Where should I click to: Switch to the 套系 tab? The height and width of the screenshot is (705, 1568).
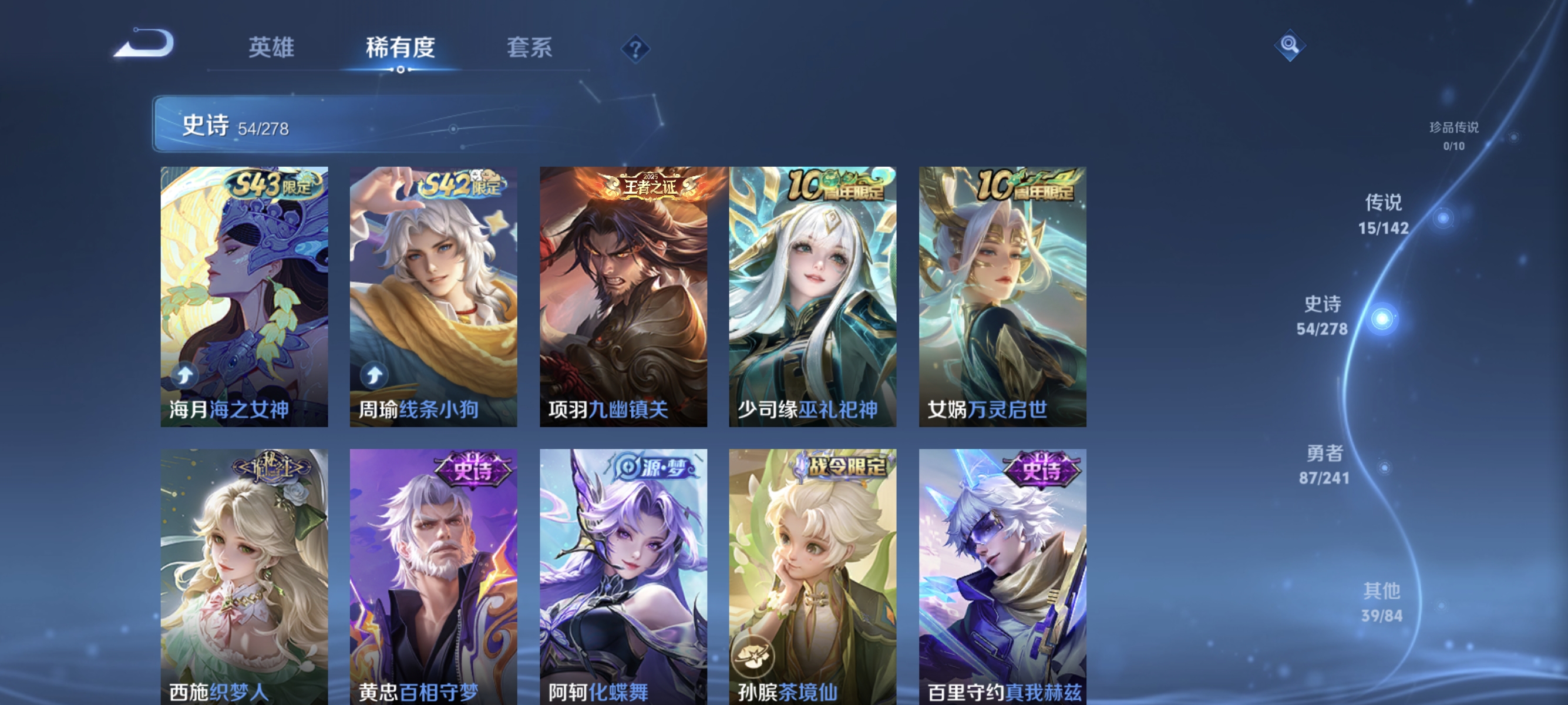tap(531, 48)
